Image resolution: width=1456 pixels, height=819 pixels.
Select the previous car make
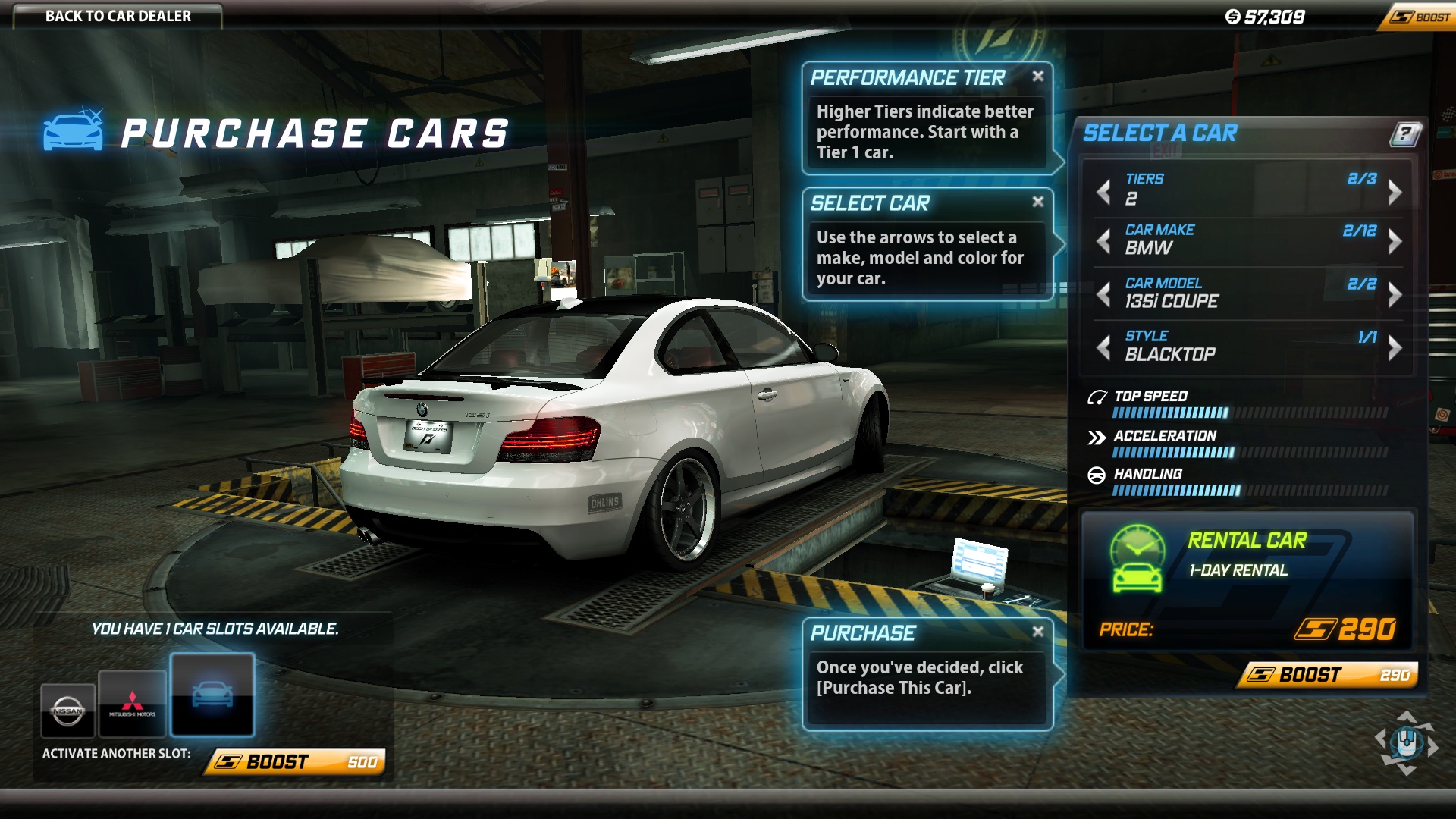click(1104, 242)
